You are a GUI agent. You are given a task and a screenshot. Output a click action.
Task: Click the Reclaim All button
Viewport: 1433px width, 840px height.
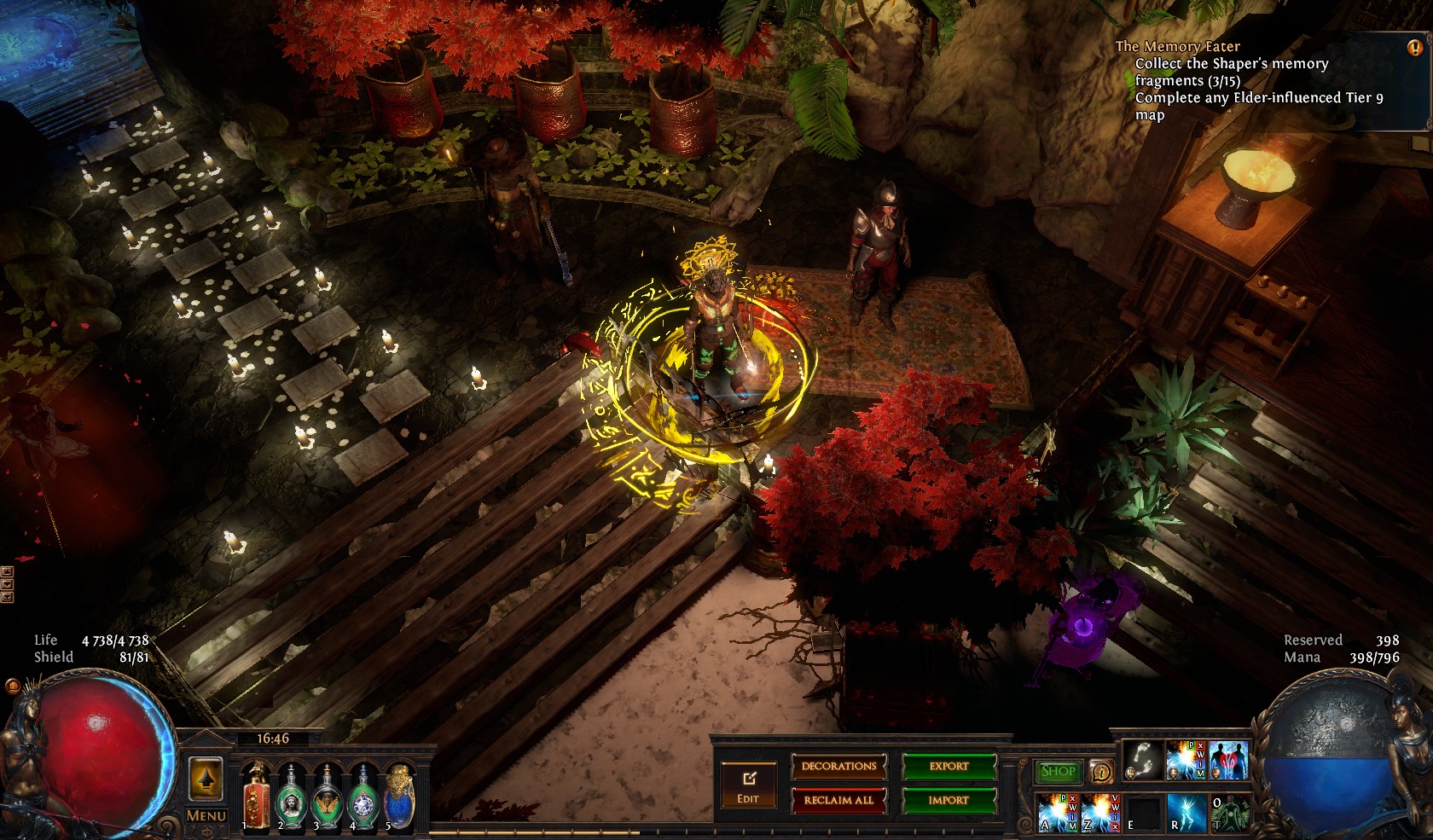pos(838,800)
